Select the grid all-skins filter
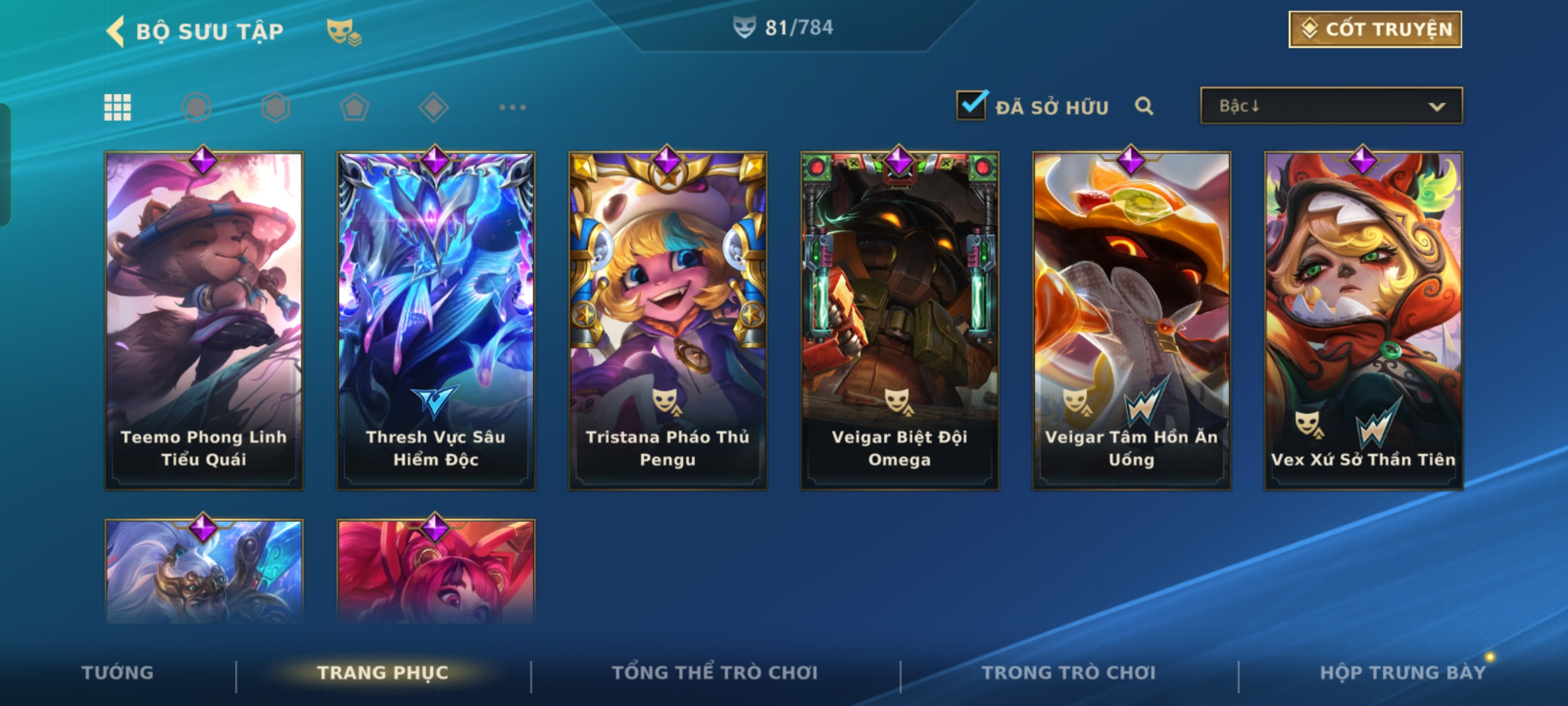Screen dimensions: 1568x706 118,107
